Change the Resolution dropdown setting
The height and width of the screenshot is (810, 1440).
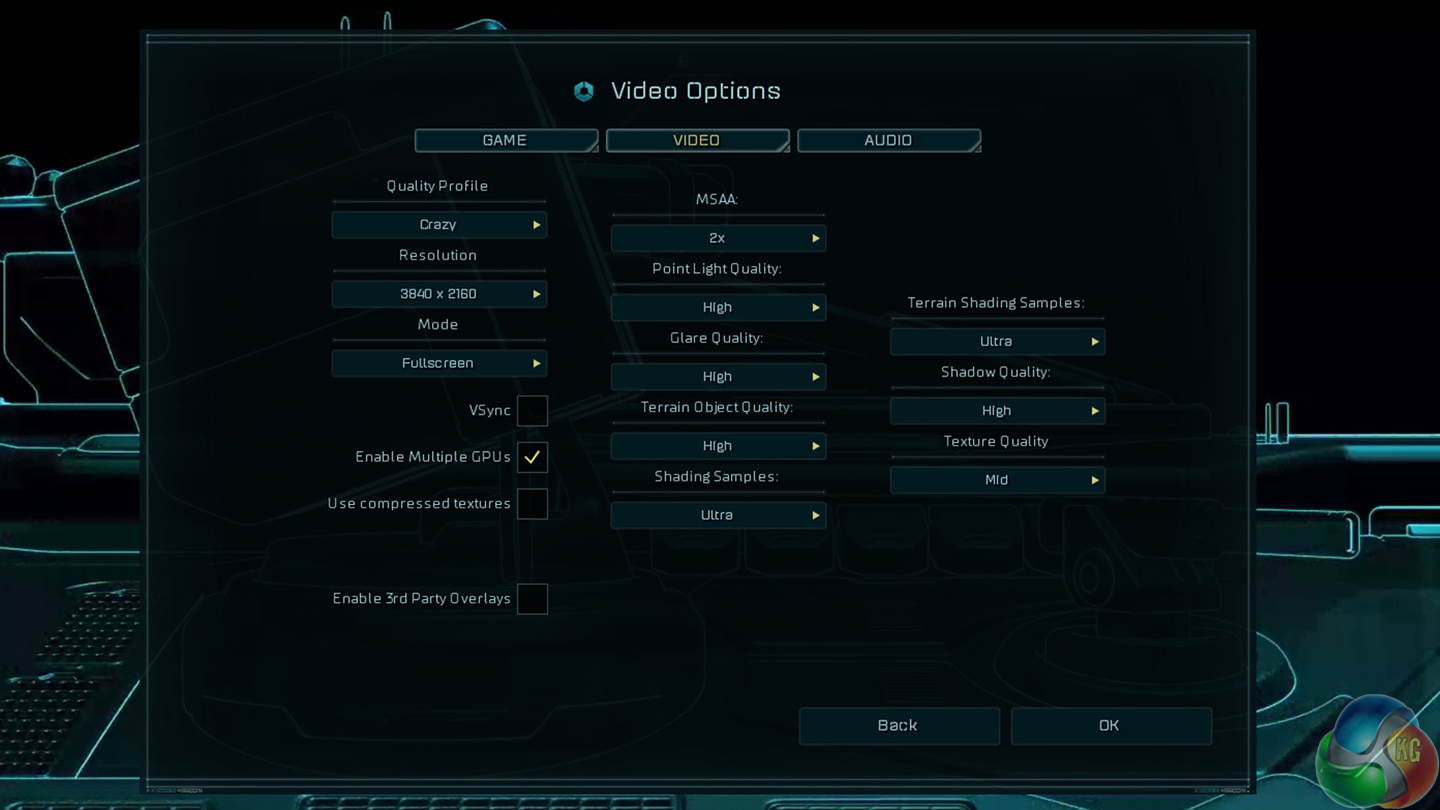(x=439, y=294)
